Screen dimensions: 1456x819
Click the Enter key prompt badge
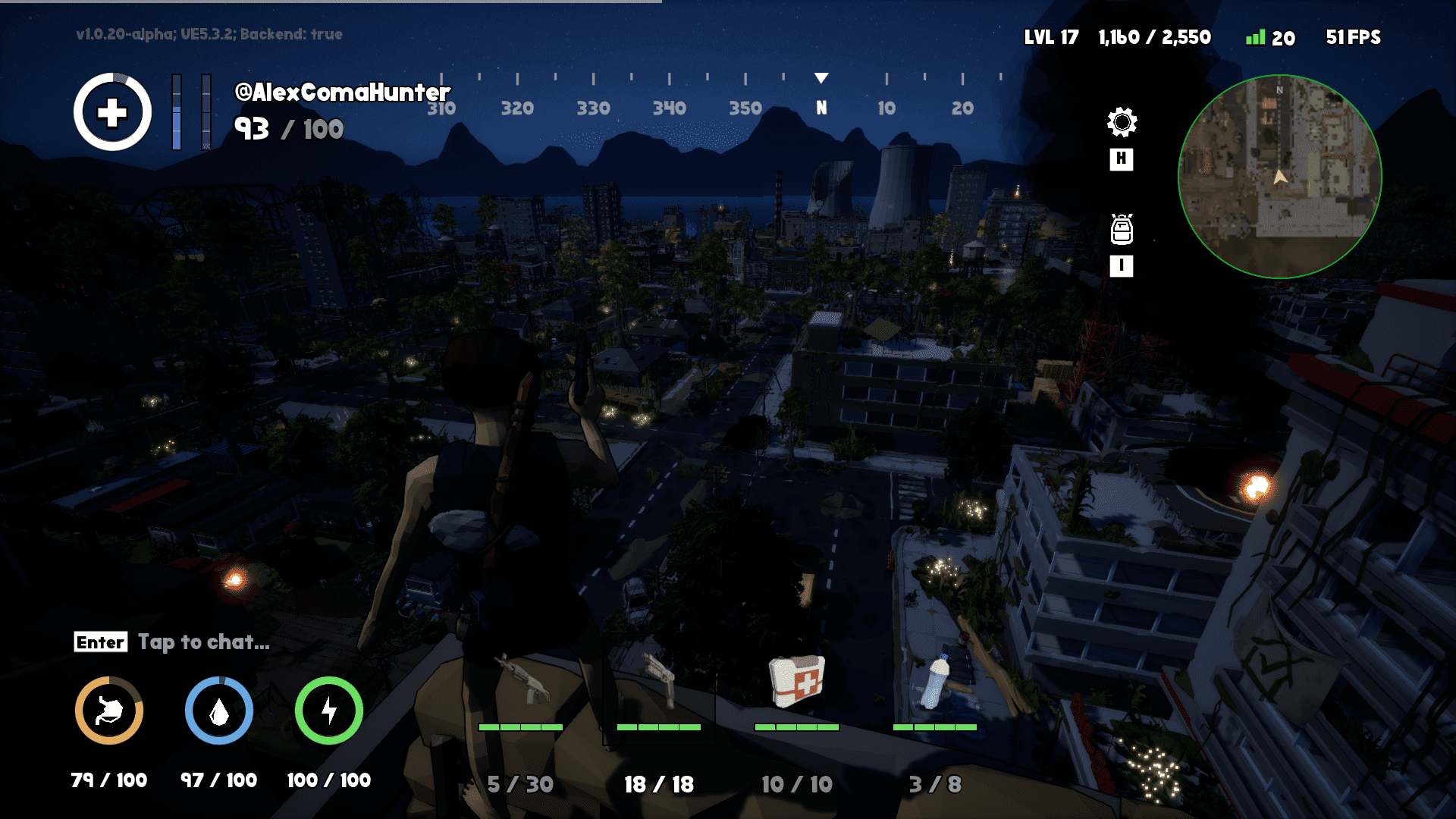click(100, 642)
